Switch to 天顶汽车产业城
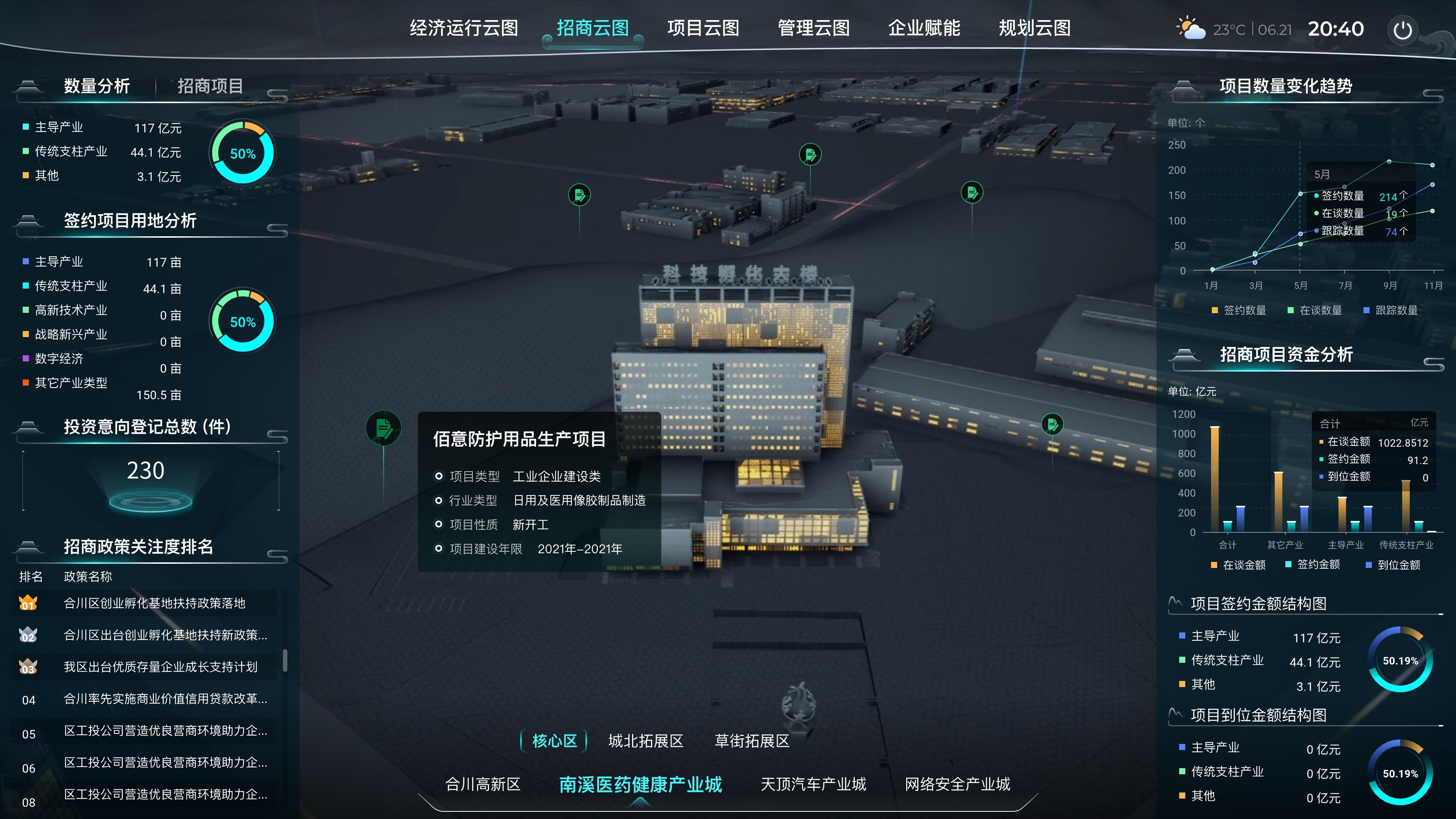This screenshot has height=819, width=1456. (x=813, y=784)
